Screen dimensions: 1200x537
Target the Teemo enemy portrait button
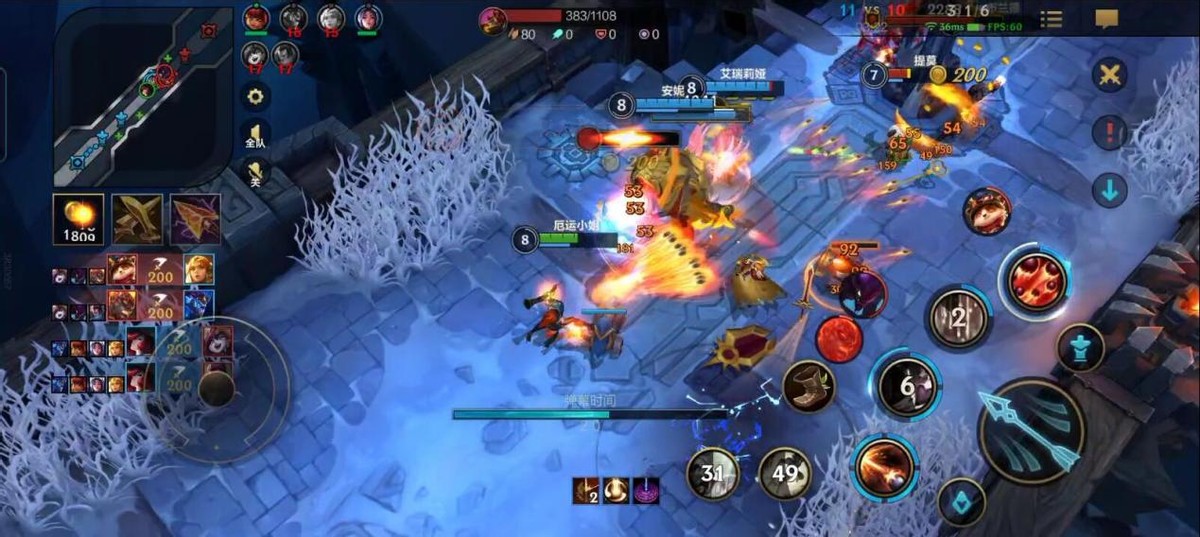(986, 211)
